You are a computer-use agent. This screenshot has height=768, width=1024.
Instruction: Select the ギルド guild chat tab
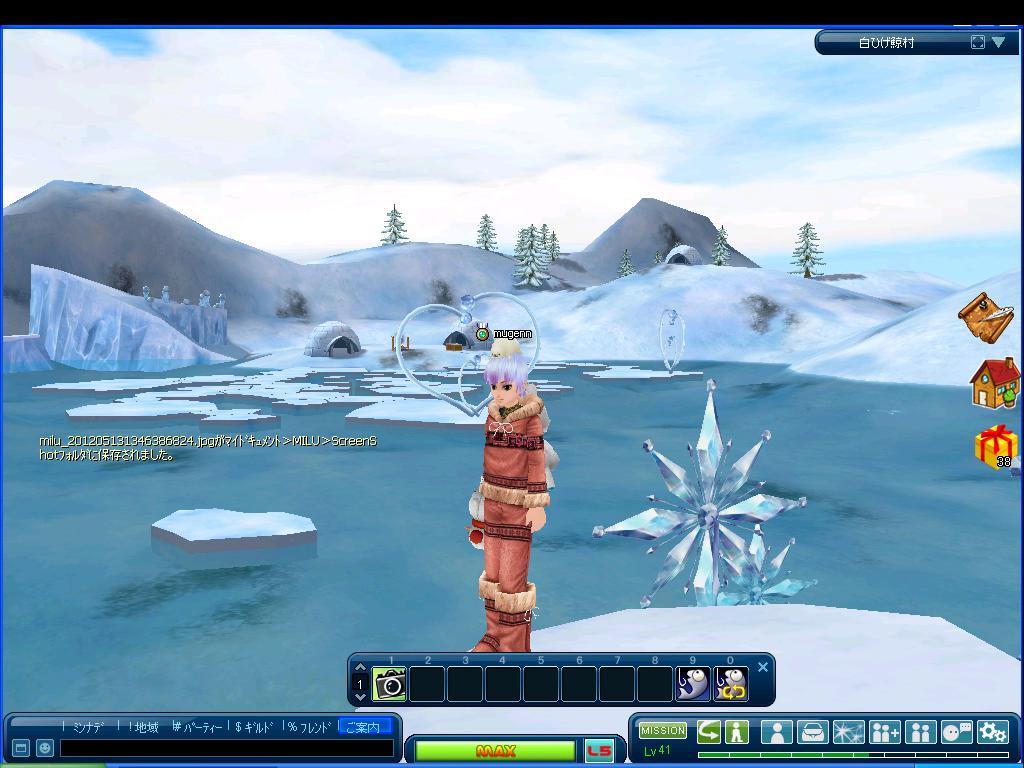(257, 727)
